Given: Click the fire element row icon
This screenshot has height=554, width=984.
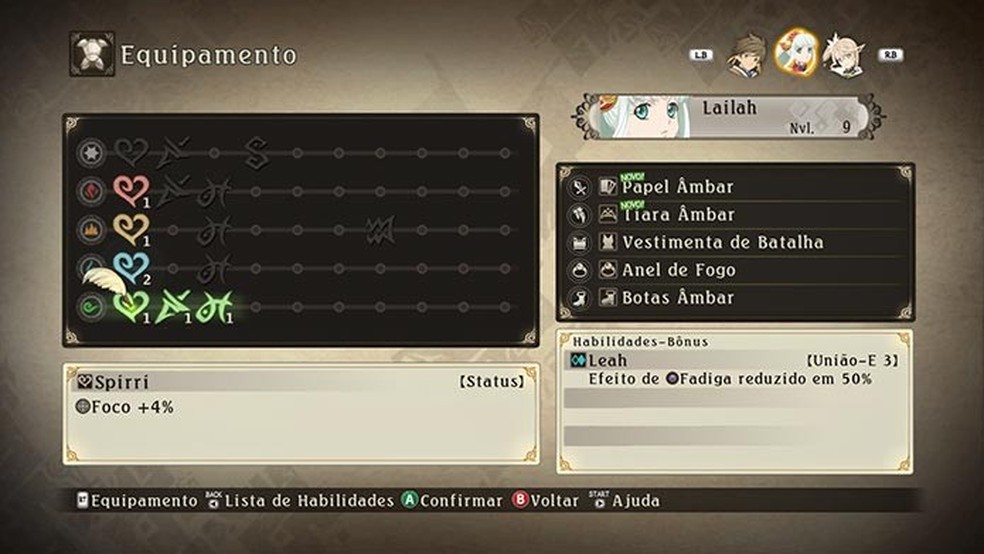Looking at the screenshot, I should pyautogui.click(x=90, y=189).
